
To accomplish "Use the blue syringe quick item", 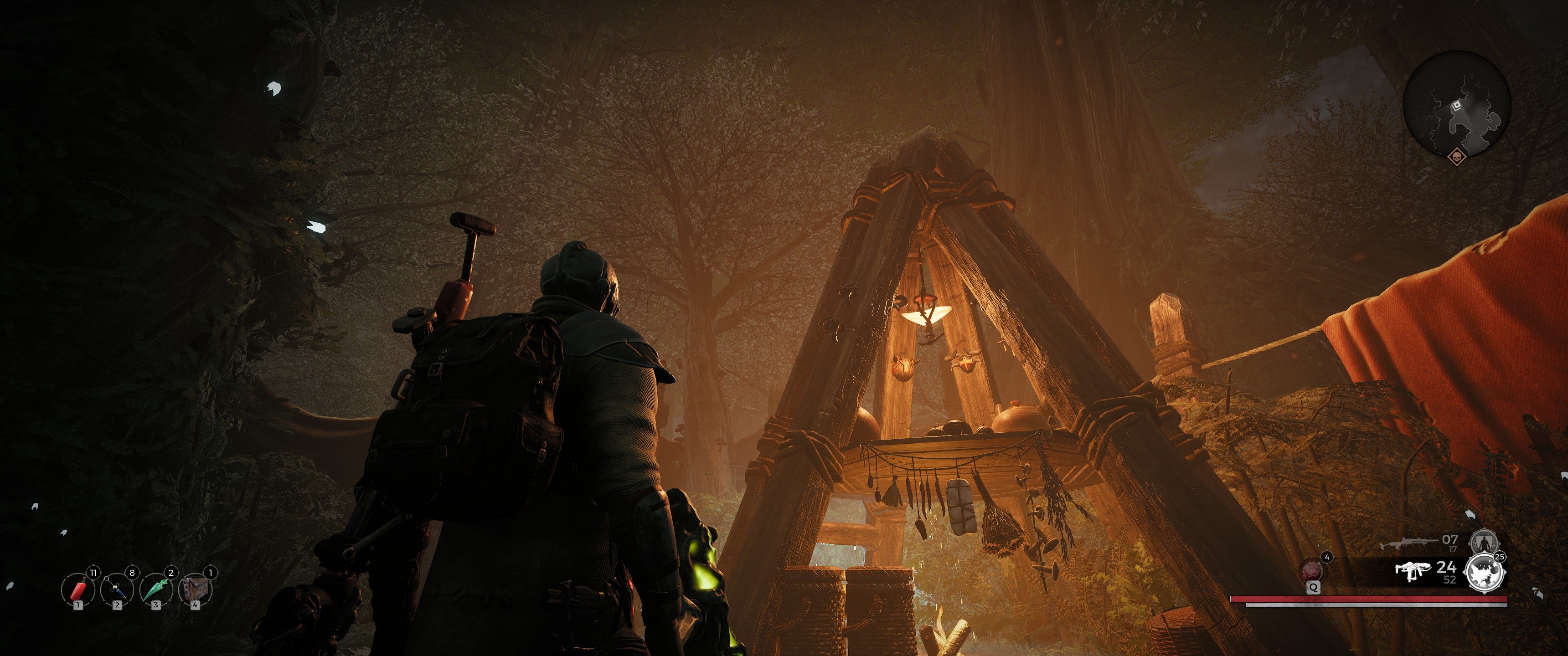I will pos(117,589).
